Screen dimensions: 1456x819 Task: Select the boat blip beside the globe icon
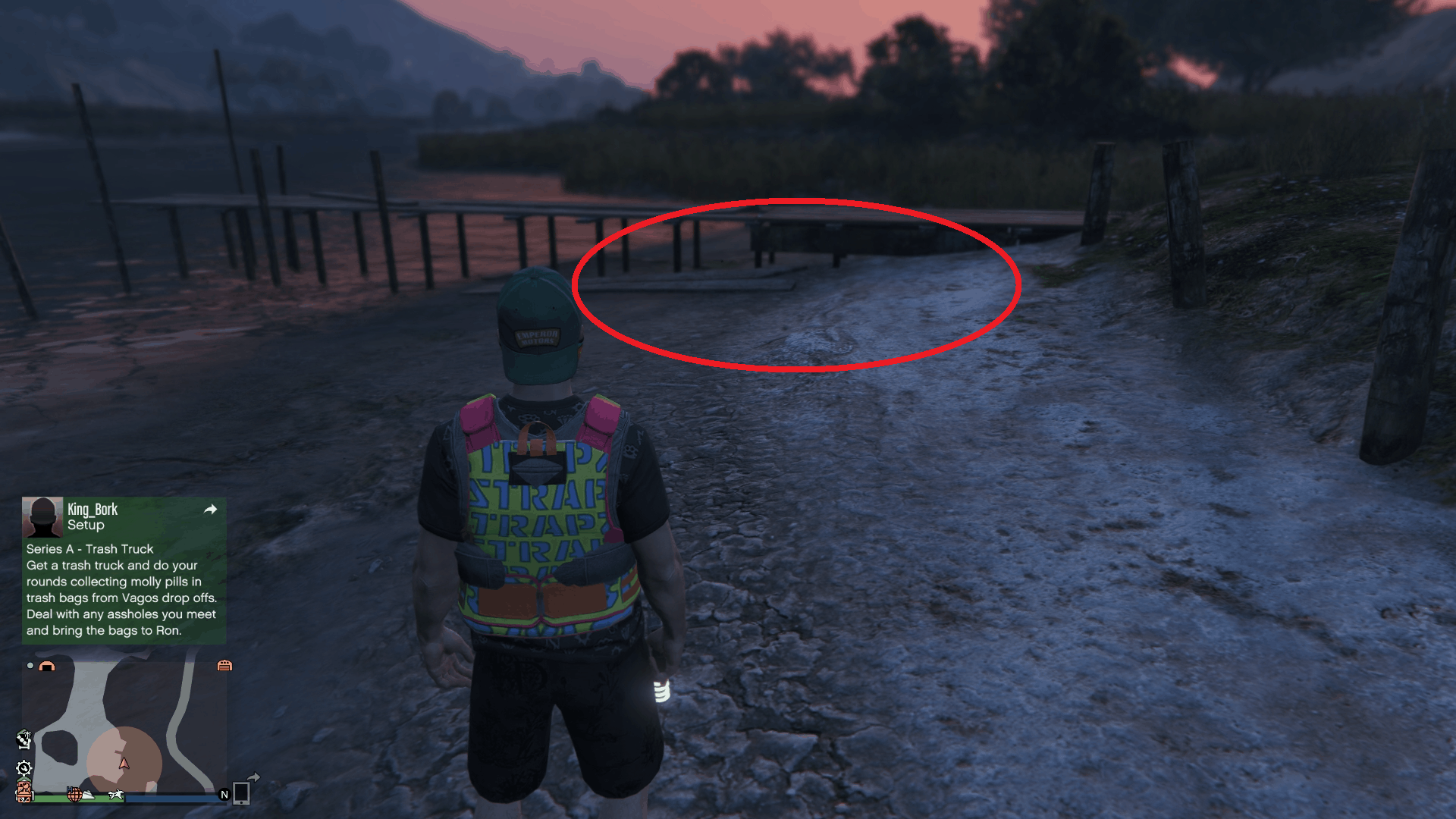click(x=88, y=795)
